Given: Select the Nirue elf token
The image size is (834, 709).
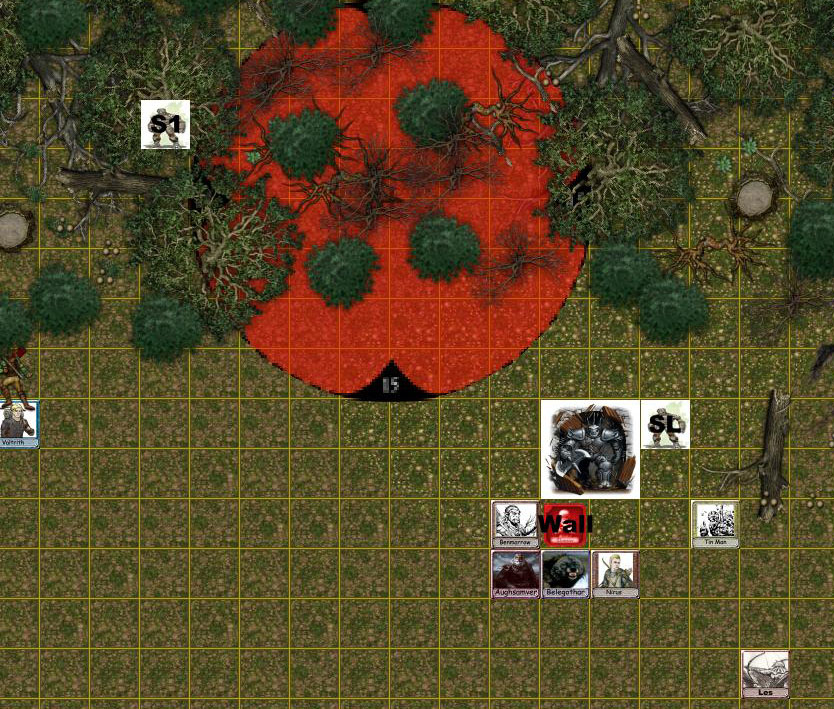Looking at the screenshot, I should tap(614, 573).
